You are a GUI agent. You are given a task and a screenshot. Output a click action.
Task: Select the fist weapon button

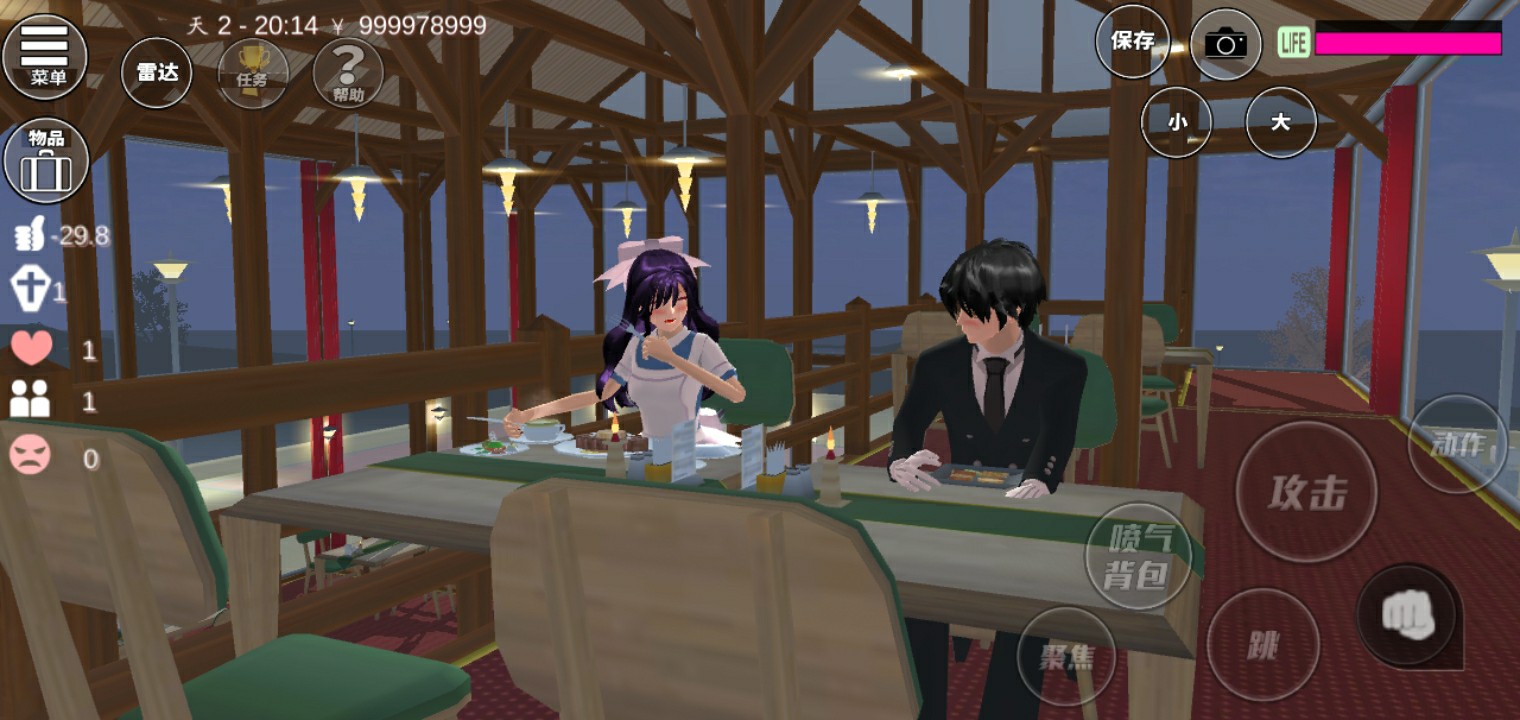click(x=1409, y=615)
